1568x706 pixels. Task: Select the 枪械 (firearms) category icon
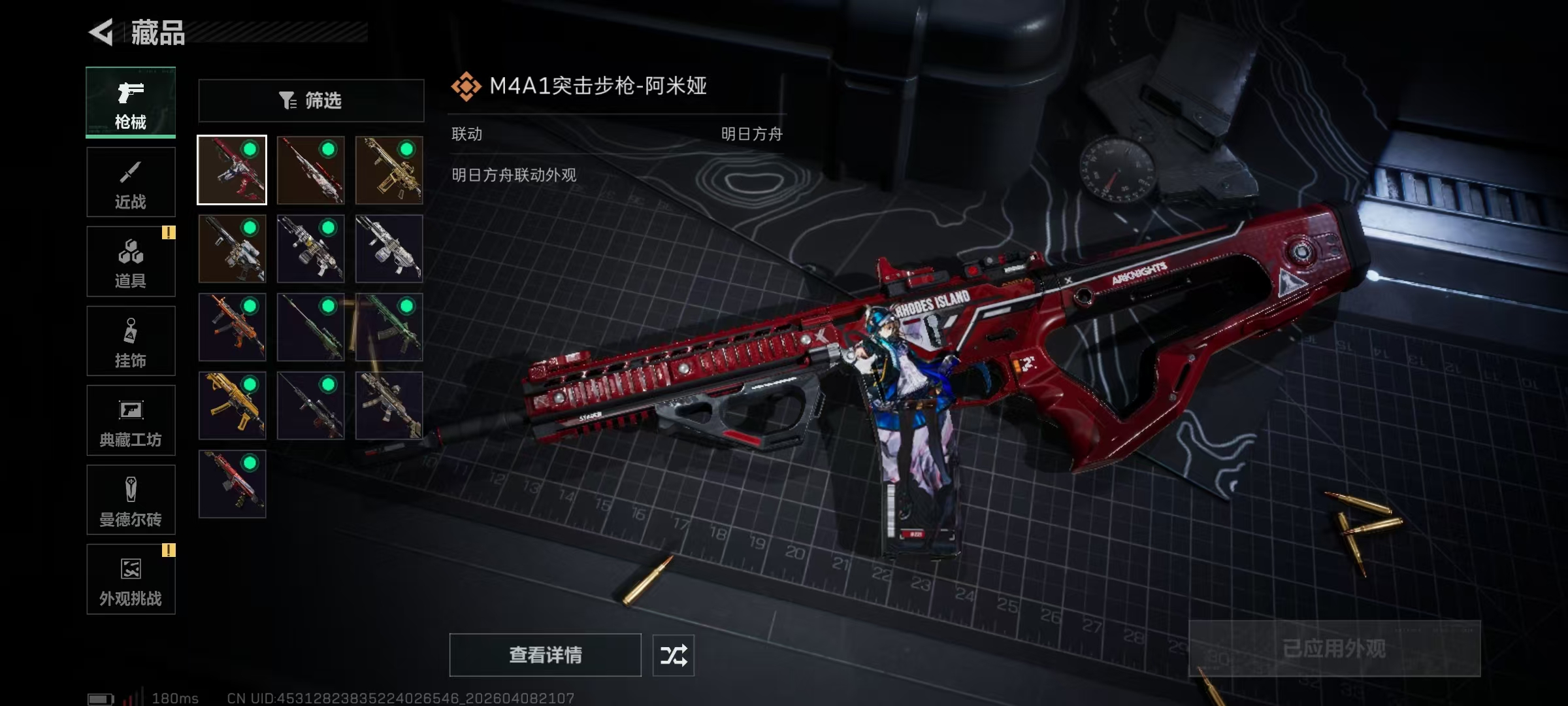click(131, 103)
